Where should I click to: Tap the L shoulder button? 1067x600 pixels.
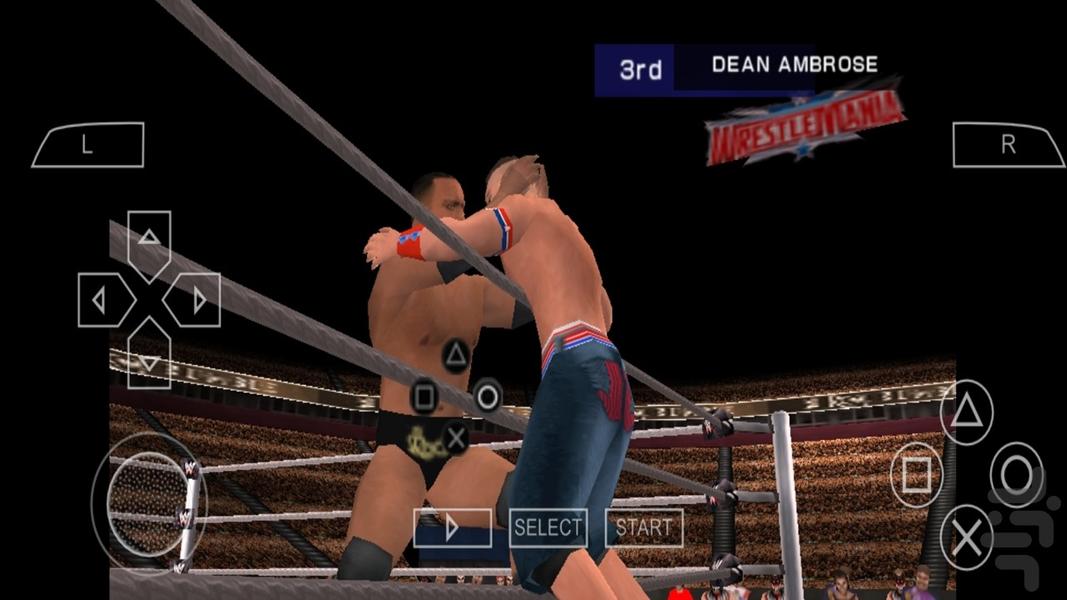pos(88,145)
